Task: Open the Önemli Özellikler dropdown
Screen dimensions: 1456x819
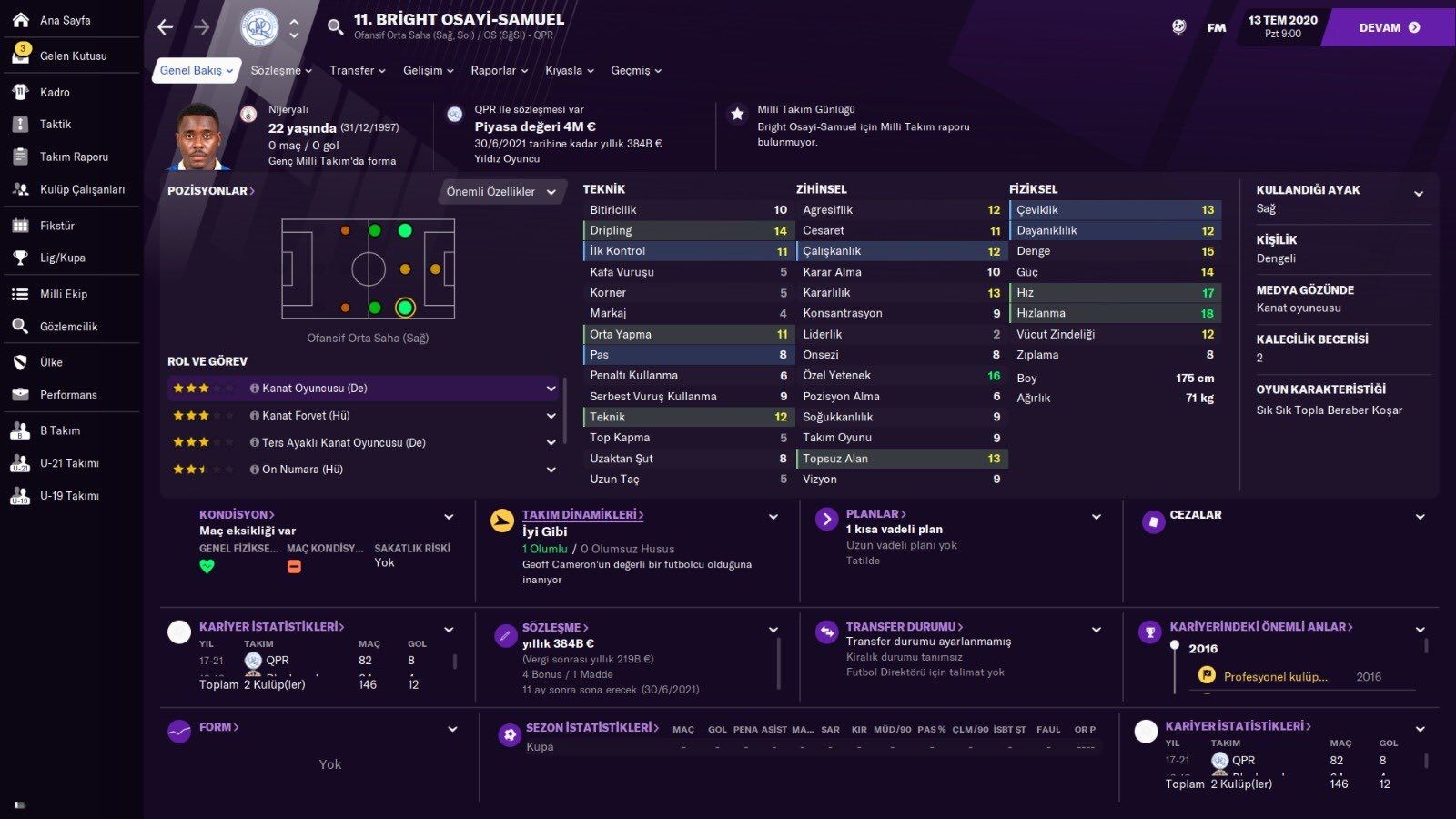Action: coord(500,192)
